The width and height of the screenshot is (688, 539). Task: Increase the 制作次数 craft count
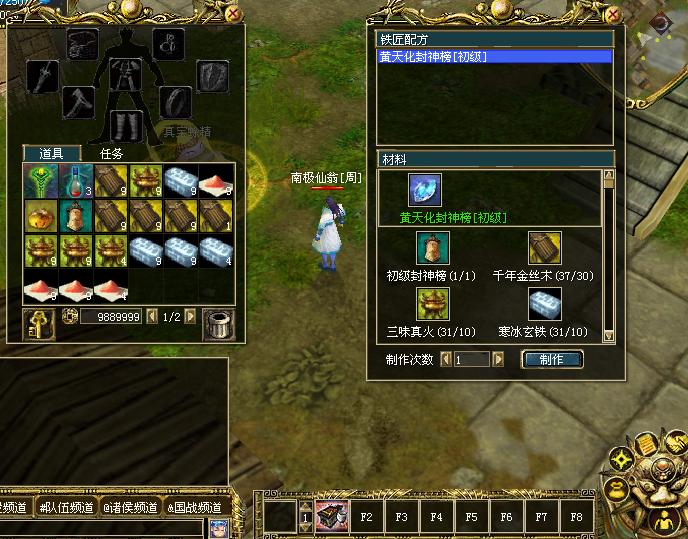[x=498, y=359]
